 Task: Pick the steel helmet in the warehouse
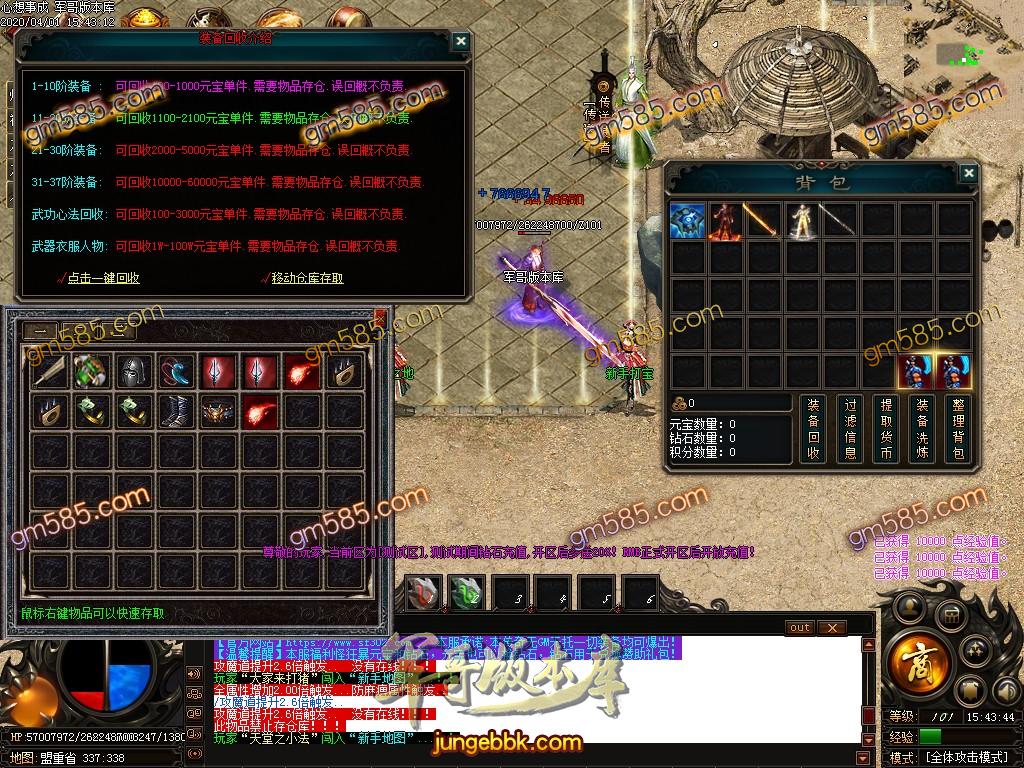(134, 372)
